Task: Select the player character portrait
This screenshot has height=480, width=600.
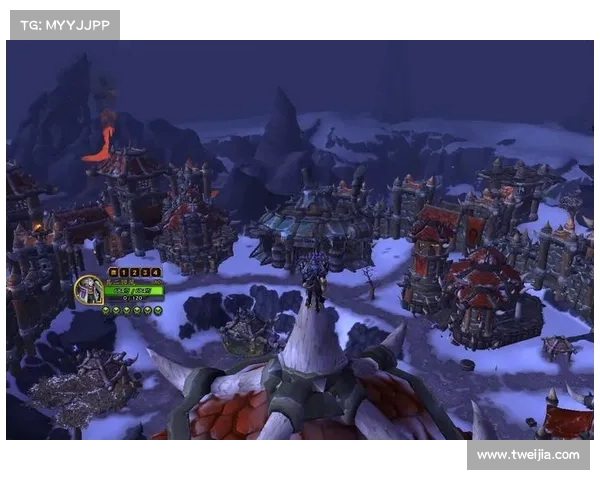Action: pyautogui.click(x=88, y=290)
